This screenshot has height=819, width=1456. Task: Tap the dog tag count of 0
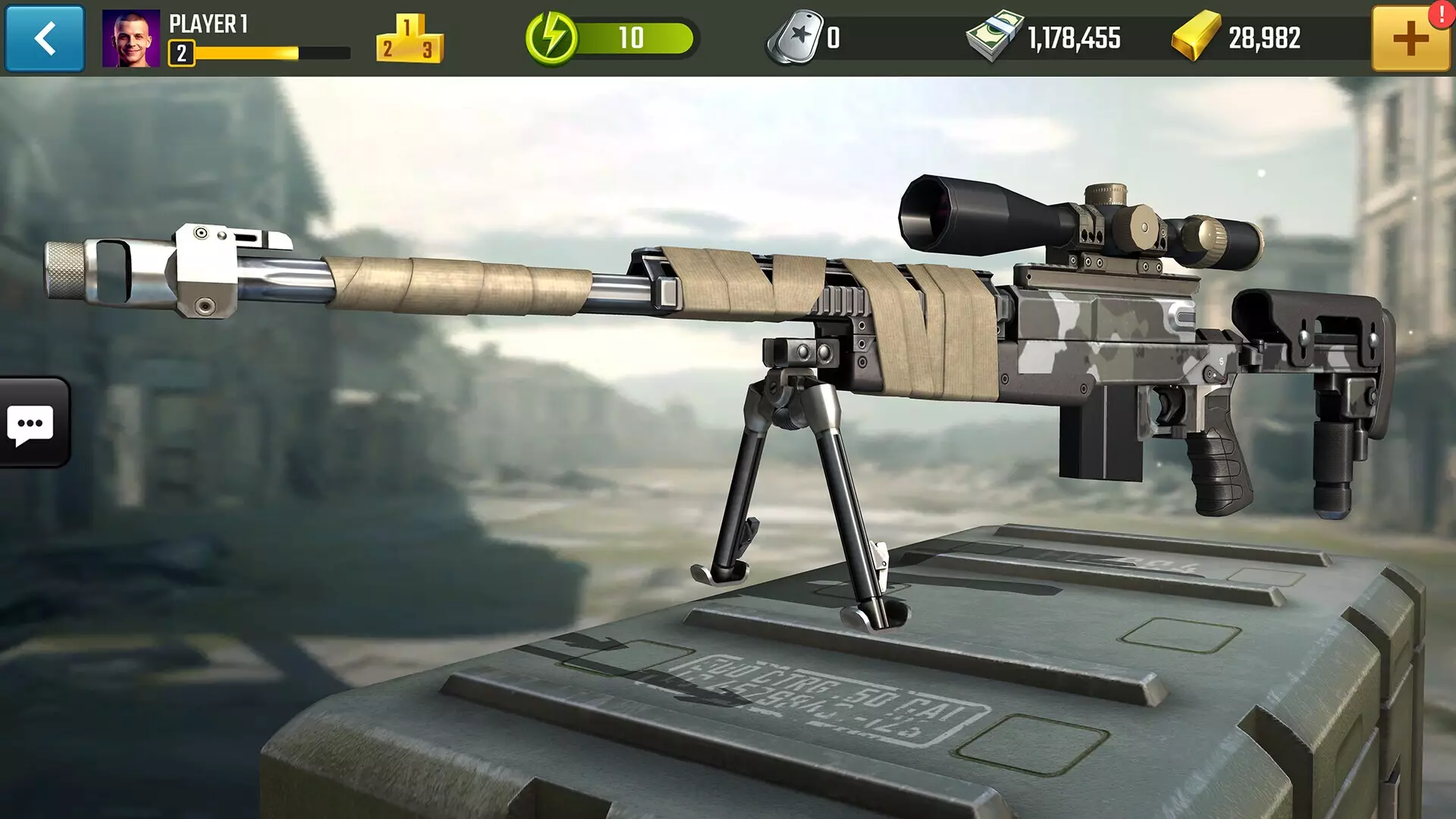point(834,38)
